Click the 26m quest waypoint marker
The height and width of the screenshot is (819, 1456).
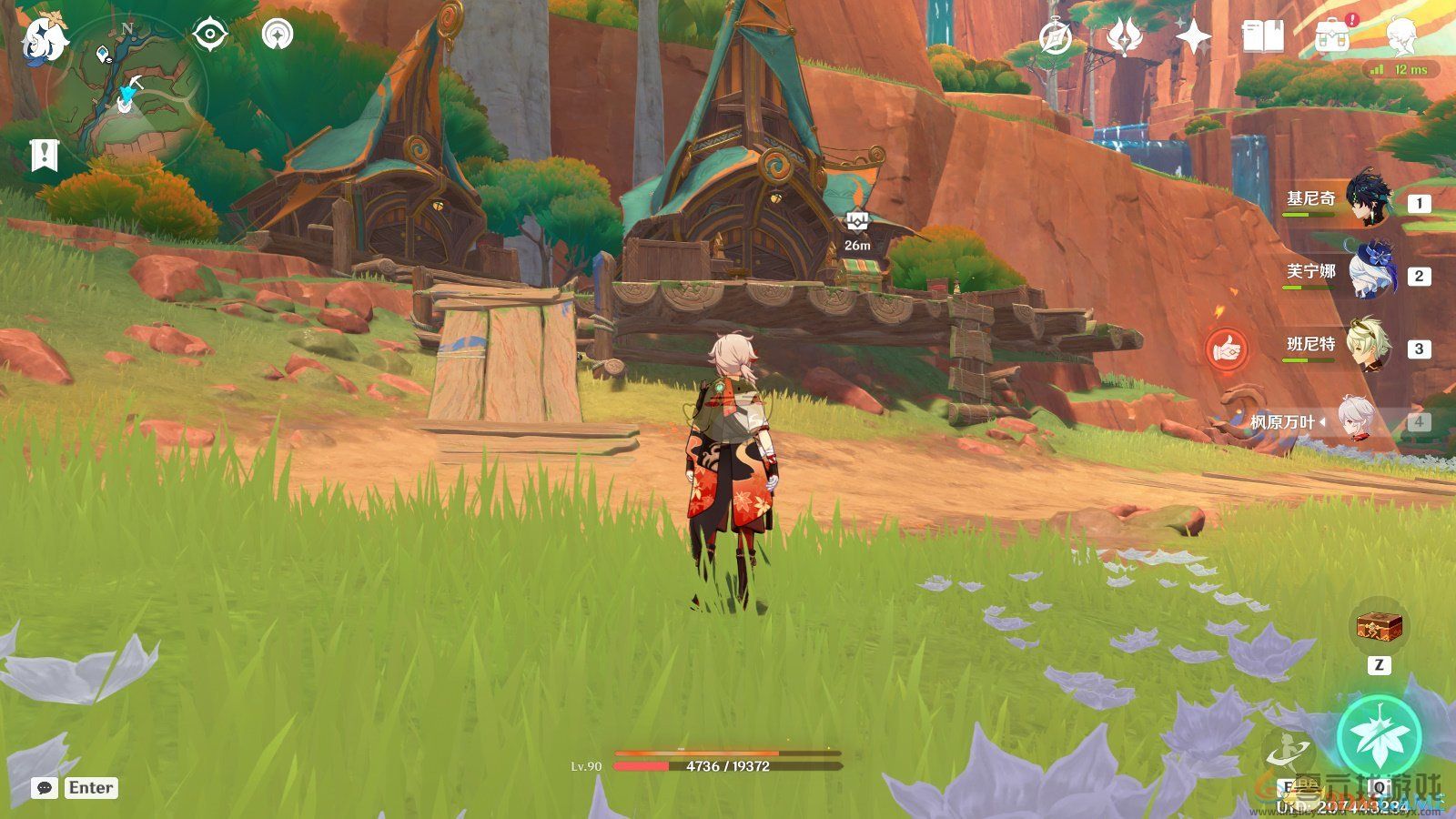pyautogui.click(x=857, y=221)
